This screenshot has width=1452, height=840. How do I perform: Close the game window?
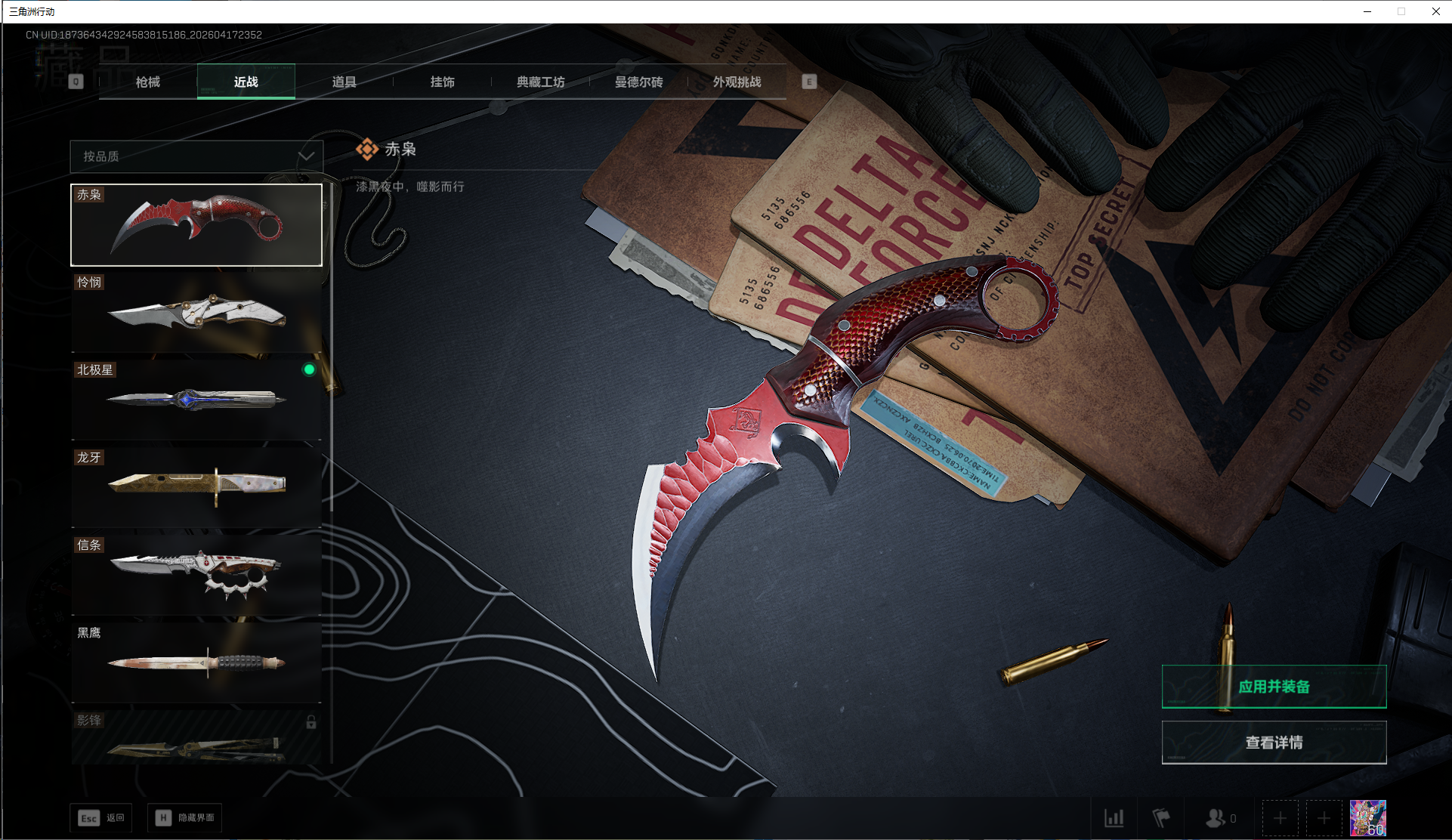1435,11
